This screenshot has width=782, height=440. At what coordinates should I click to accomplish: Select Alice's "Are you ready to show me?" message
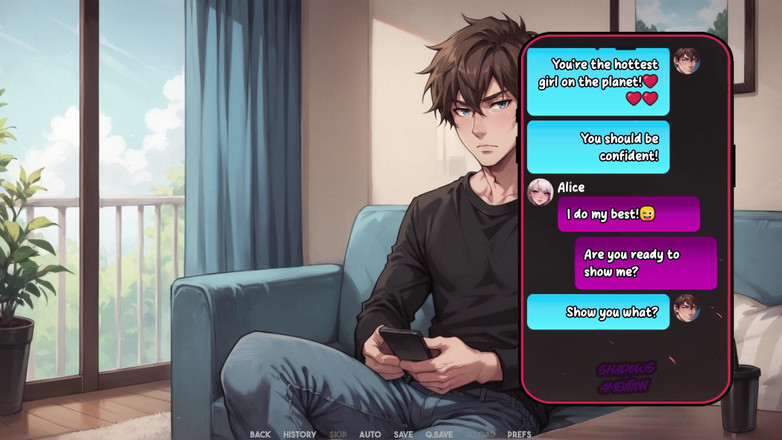pyautogui.click(x=645, y=263)
